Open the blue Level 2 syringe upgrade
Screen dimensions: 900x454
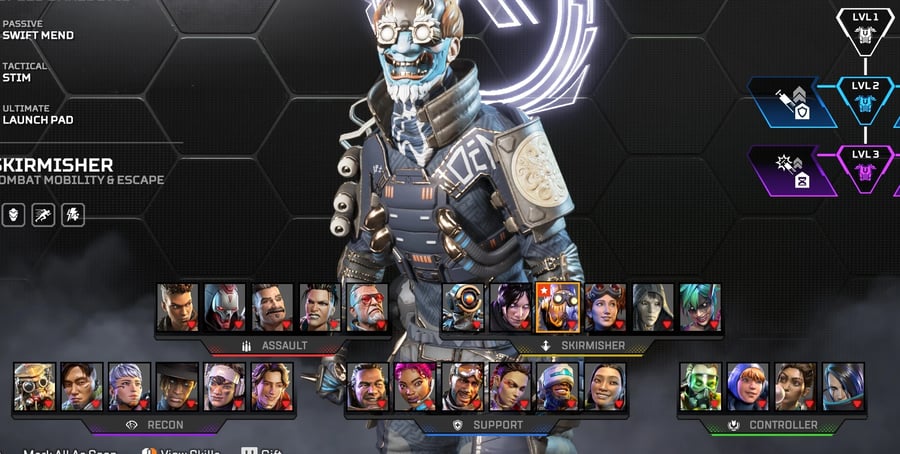point(792,101)
